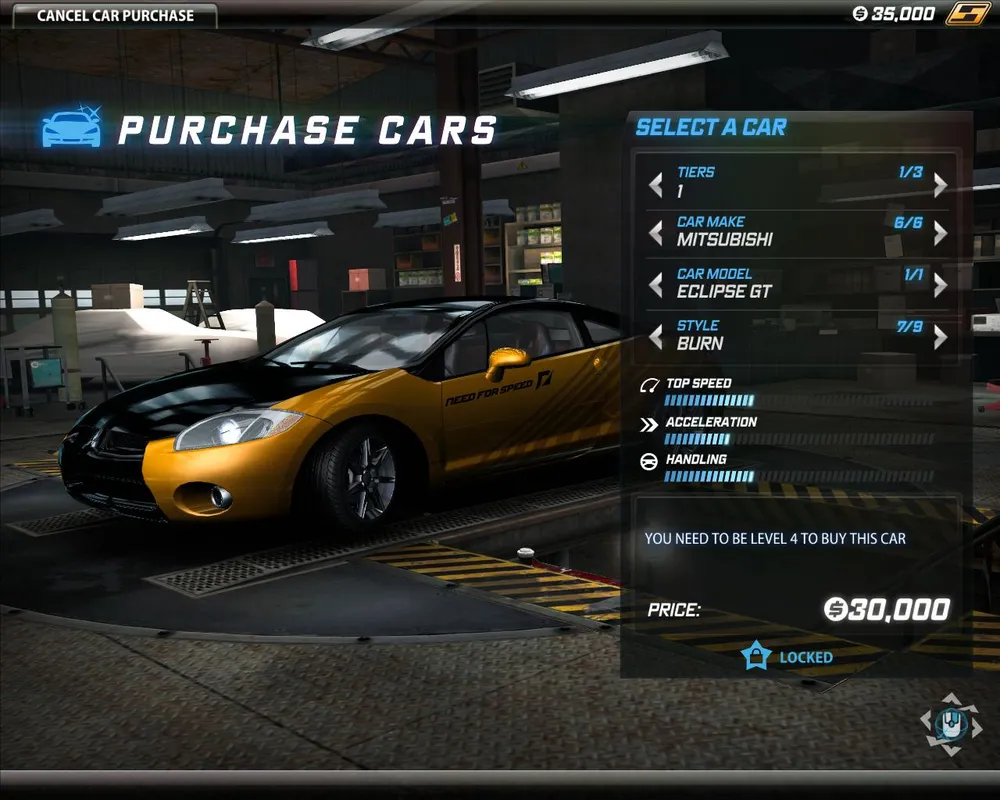Screen dimensions: 1000x800
Task: Cancel the car purchase
Action: (115, 15)
